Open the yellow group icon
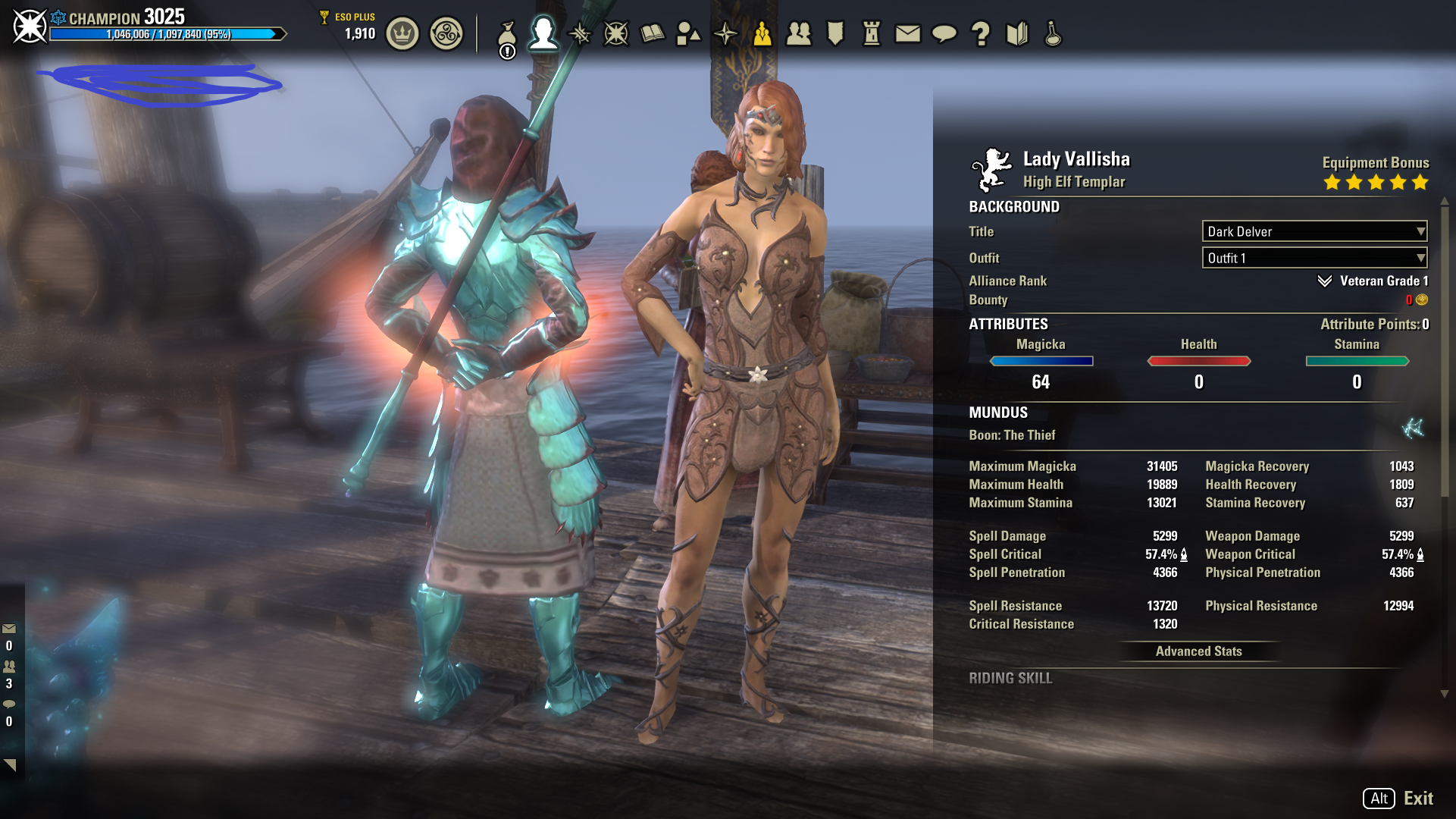The width and height of the screenshot is (1456, 819). [762, 34]
